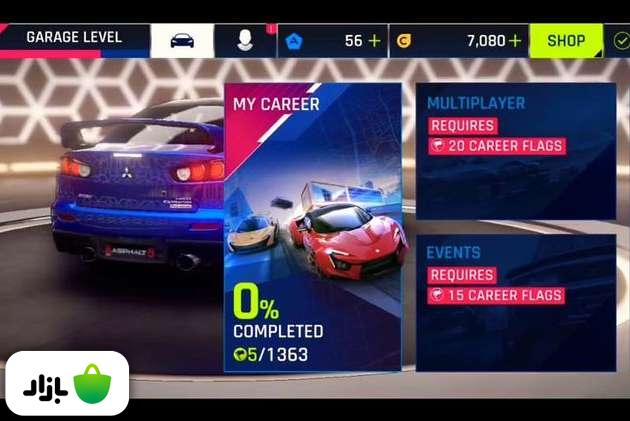This screenshot has width=630, height=421.
Task: Tap the checkmark icon beside Shop
Action: click(x=620, y=41)
